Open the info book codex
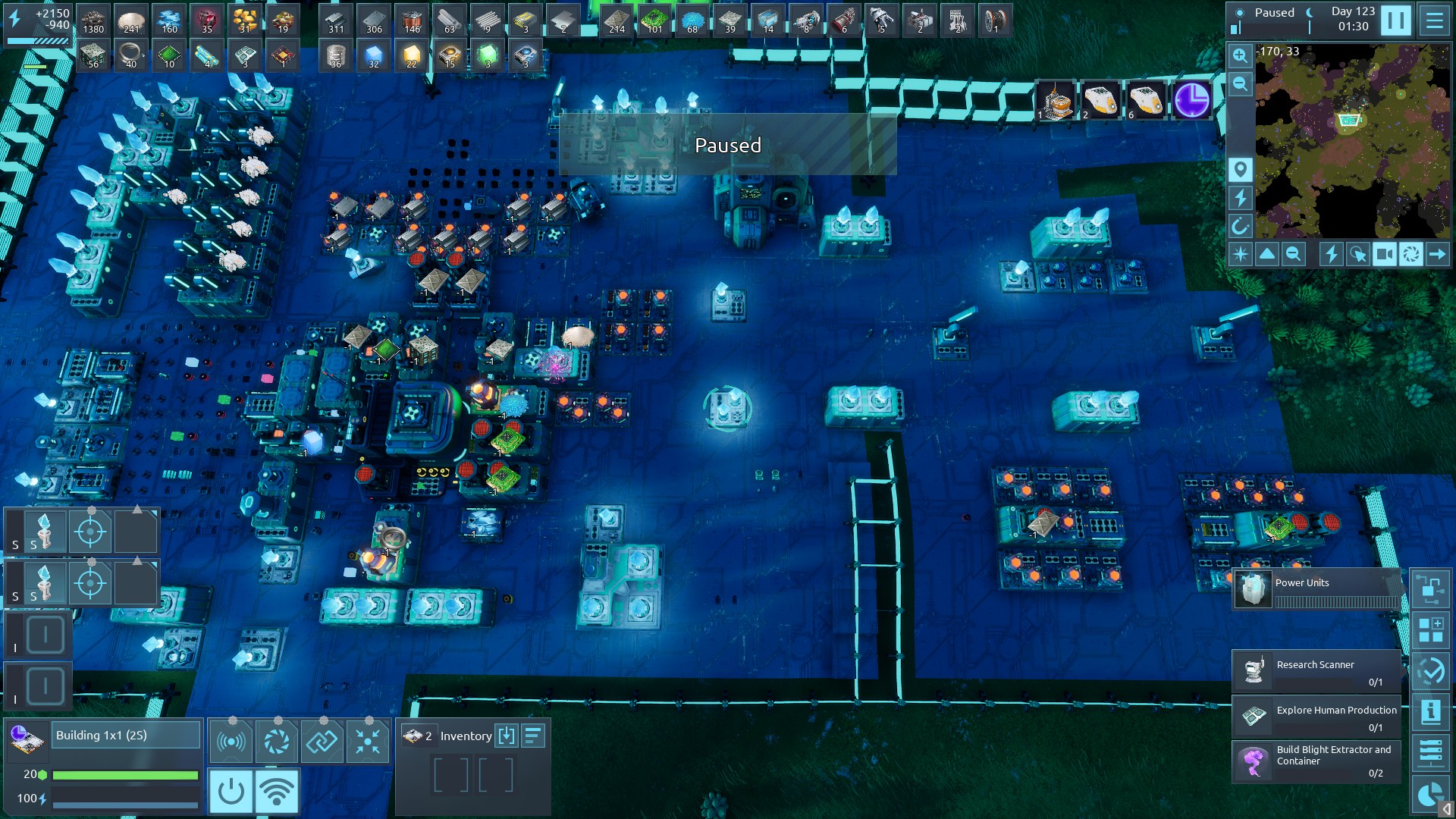This screenshot has height=819, width=1456. pos(1430,711)
